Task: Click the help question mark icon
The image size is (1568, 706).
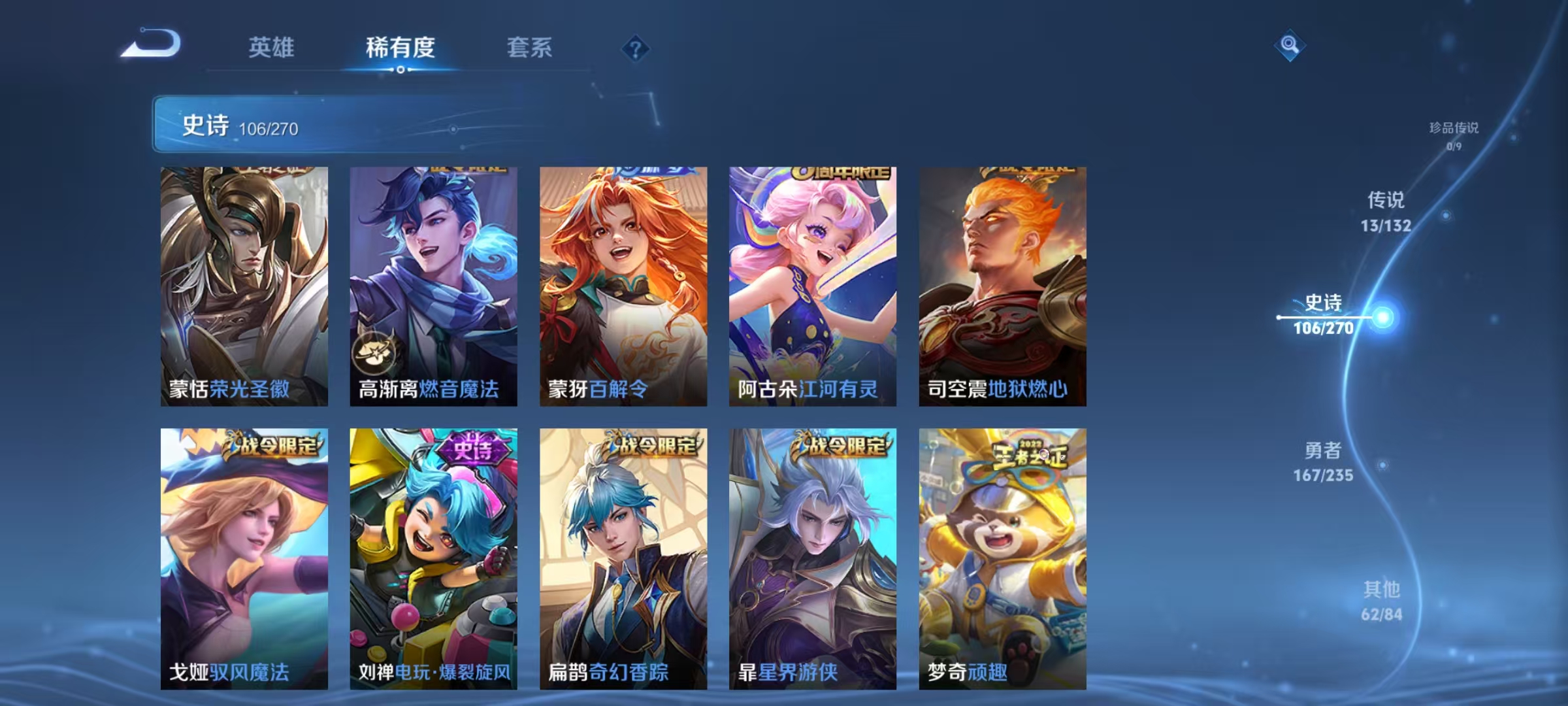Action: click(x=635, y=48)
